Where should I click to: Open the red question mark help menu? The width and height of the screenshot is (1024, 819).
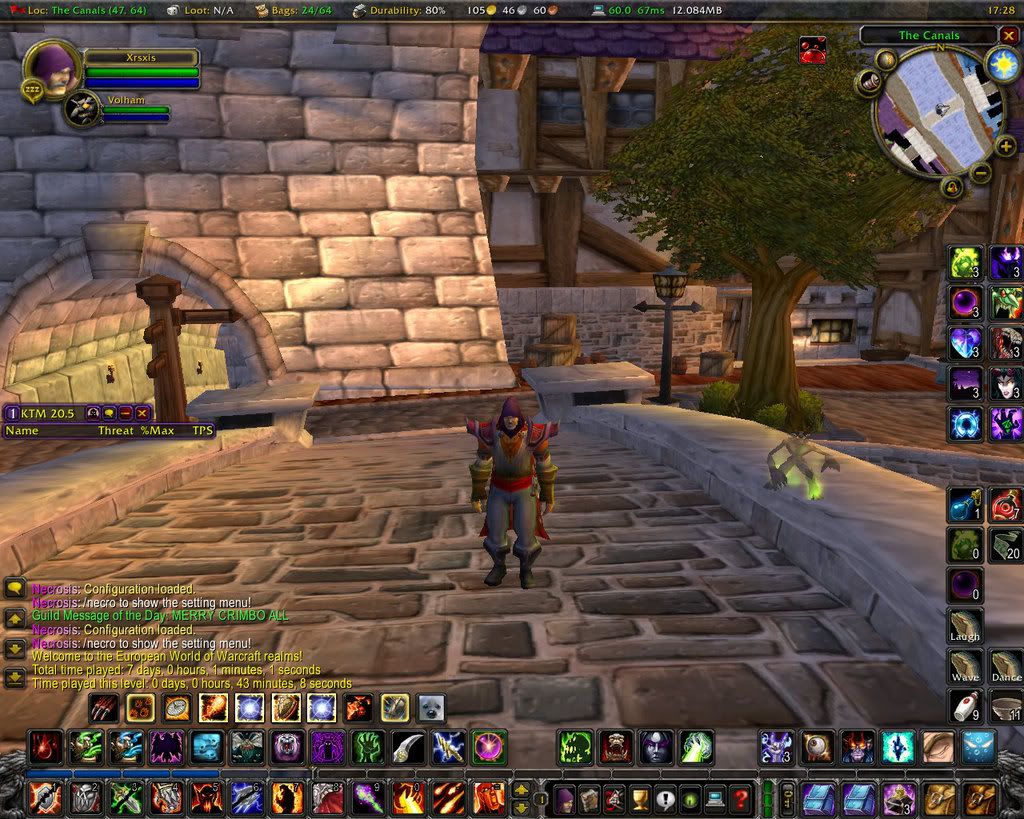(739, 799)
